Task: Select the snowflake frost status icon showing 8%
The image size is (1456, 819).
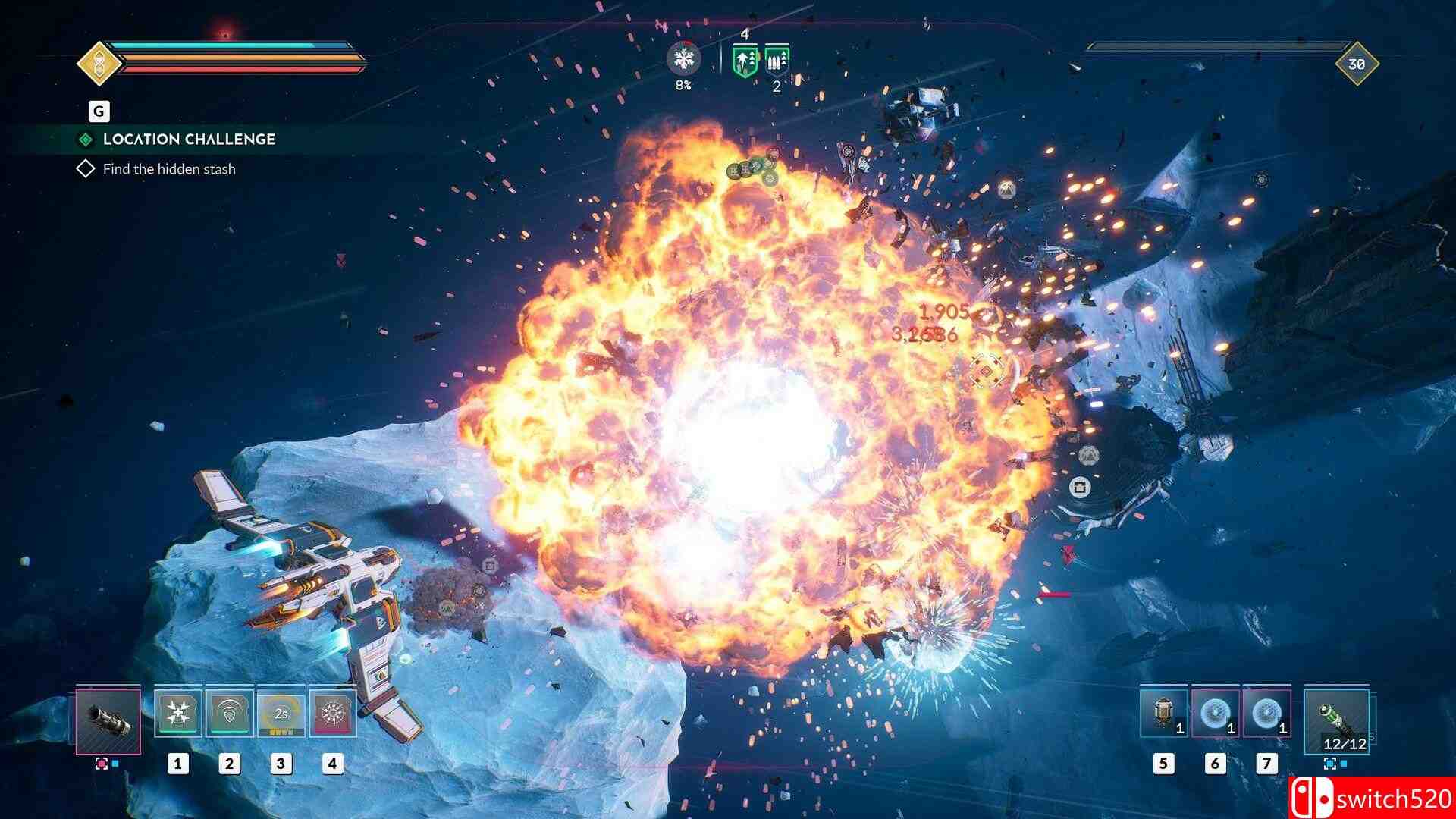Action: click(x=684, y=59)
